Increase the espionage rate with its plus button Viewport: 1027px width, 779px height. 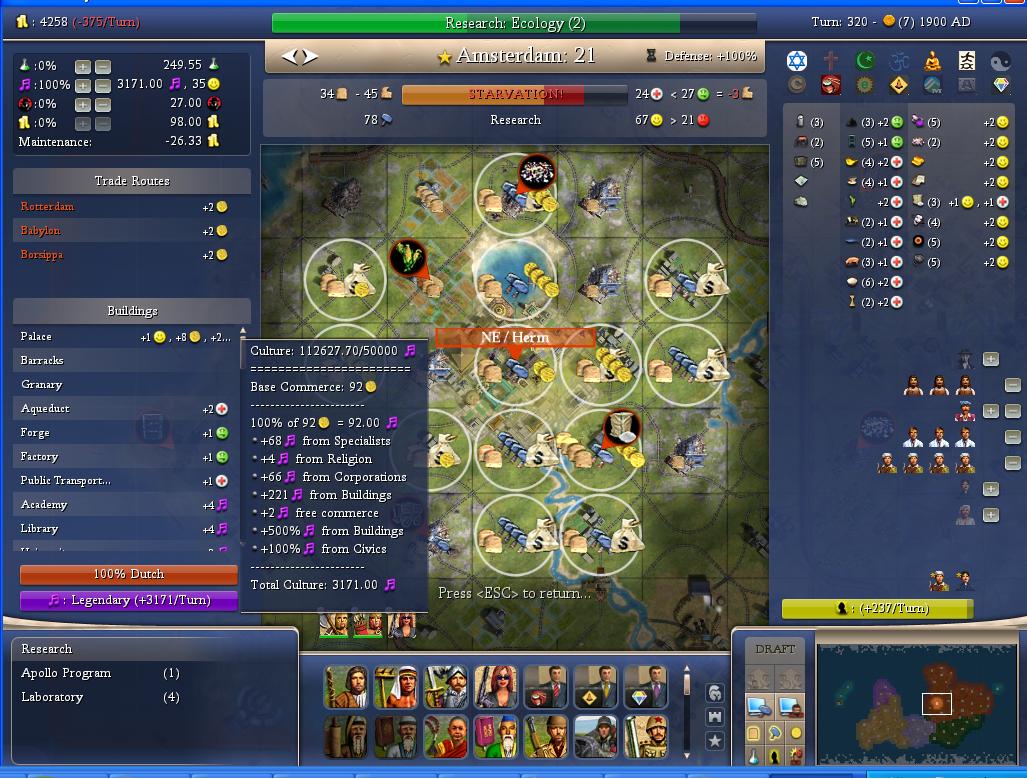click(x=83, y=104)
